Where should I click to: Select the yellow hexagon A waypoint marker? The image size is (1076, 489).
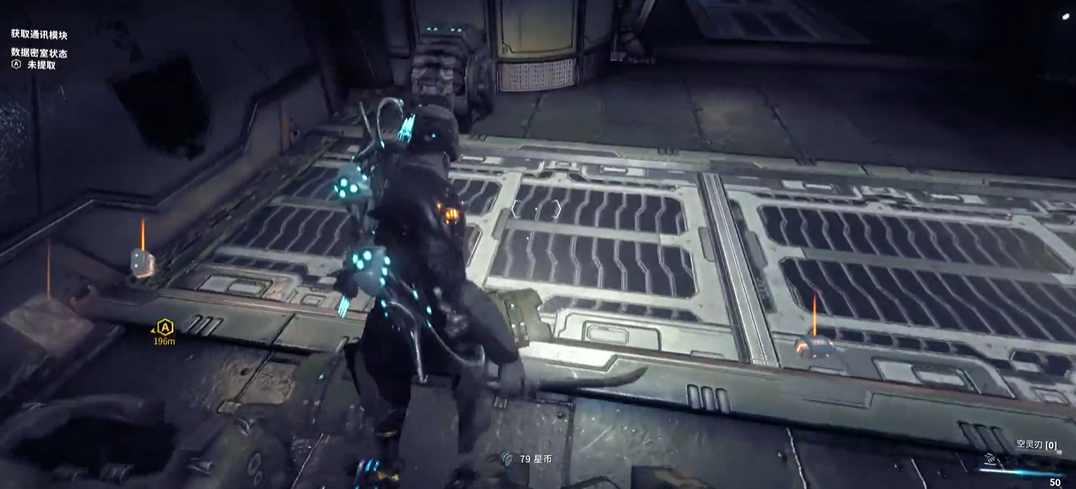coord(165,326)
